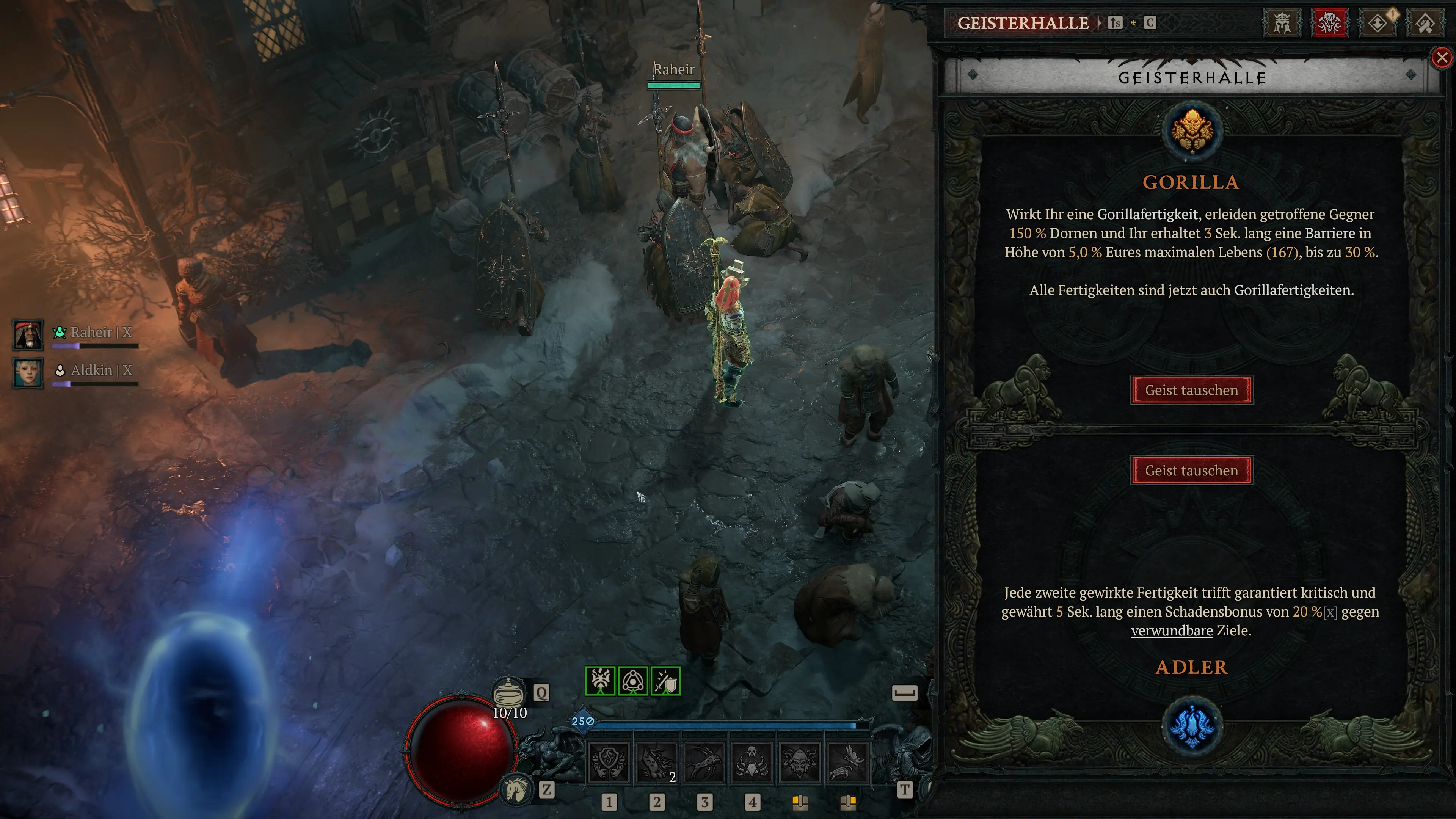Activate the shield-with-fists skill in slot 1

[x=609, y=763]
